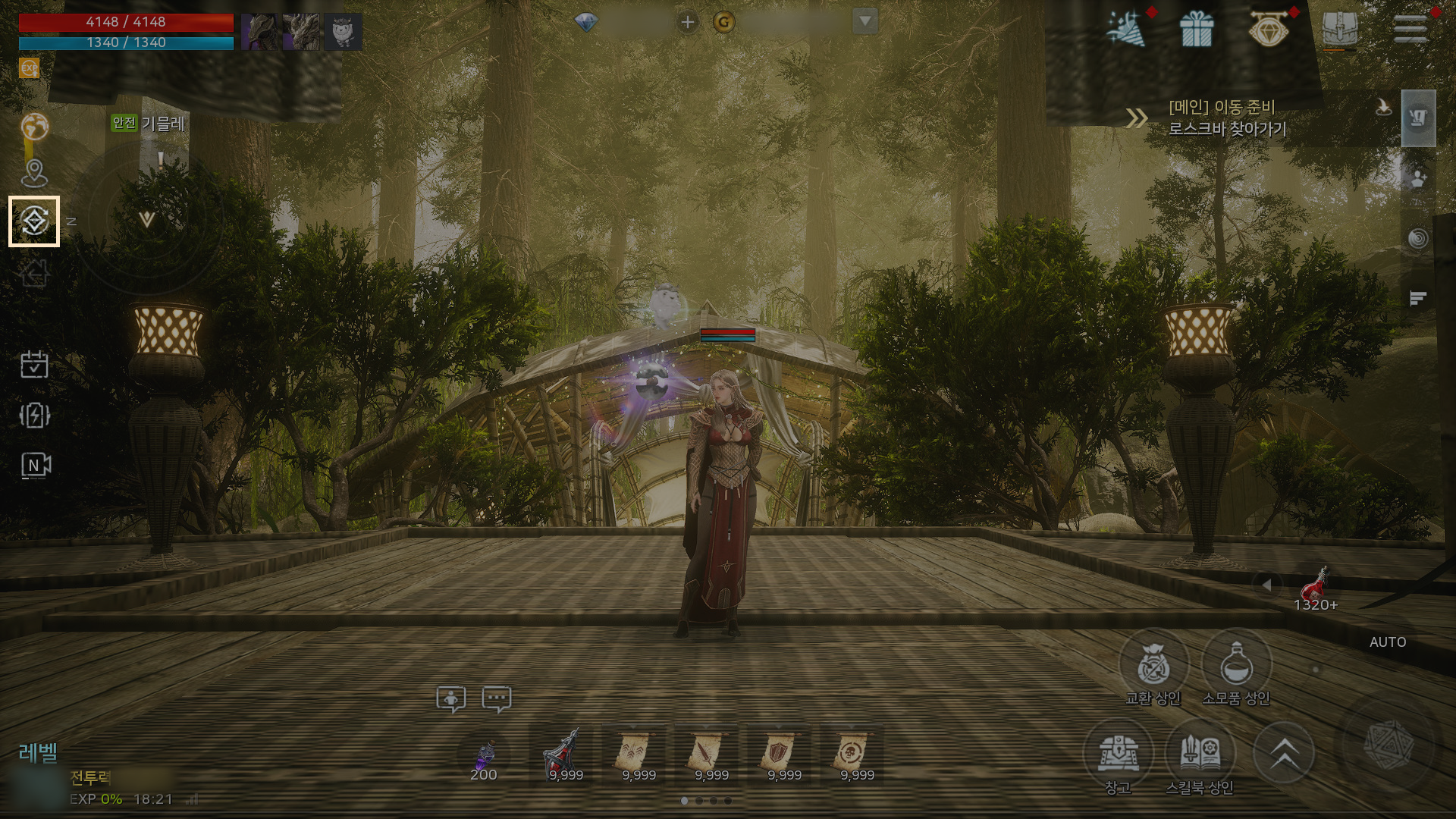
Task: Use the red health potion 1320+
Action: [x=1315, y=587]
